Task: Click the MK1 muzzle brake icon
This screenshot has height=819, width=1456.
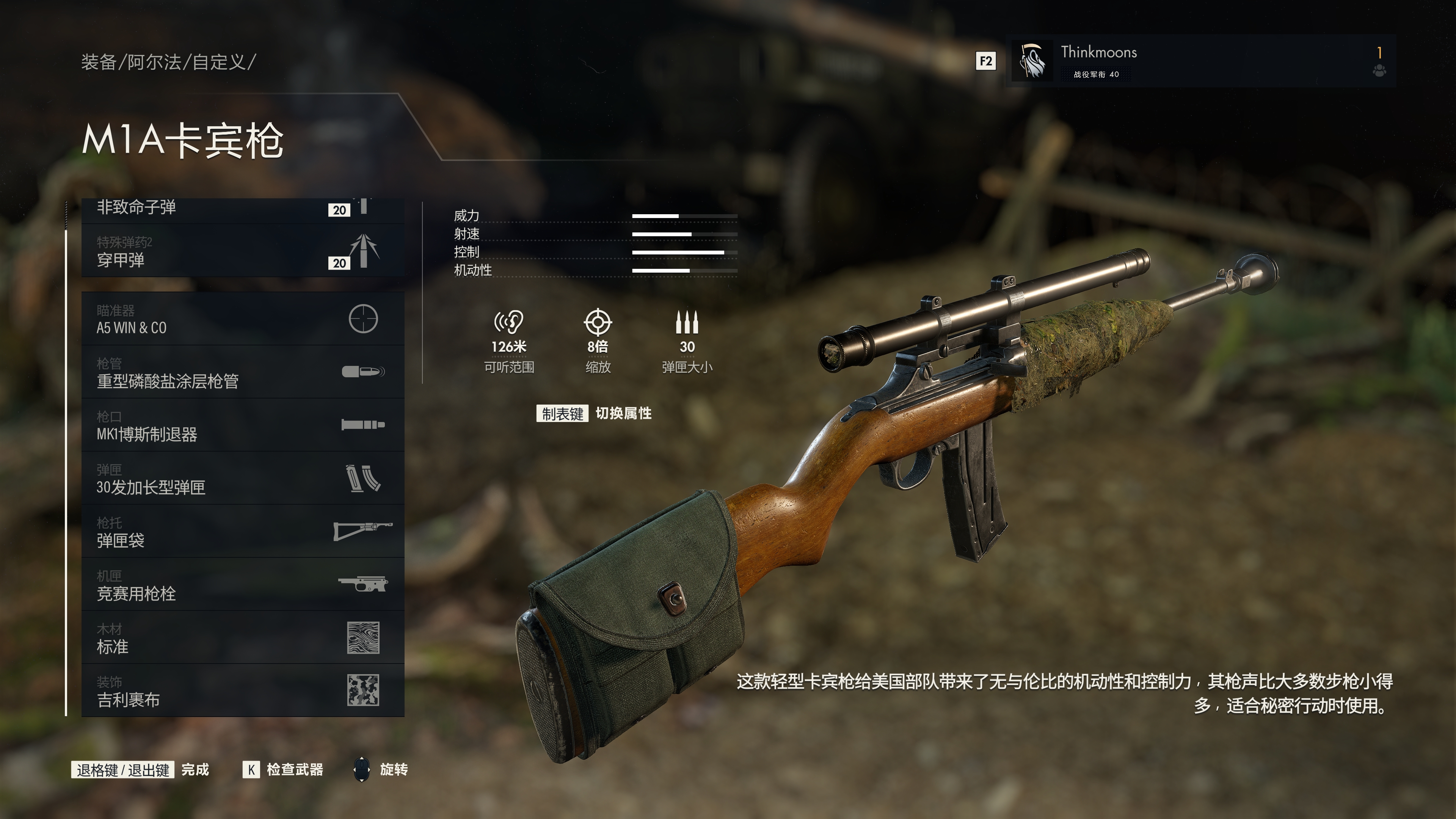Action: pyautogui.click(x=364, y=424)
